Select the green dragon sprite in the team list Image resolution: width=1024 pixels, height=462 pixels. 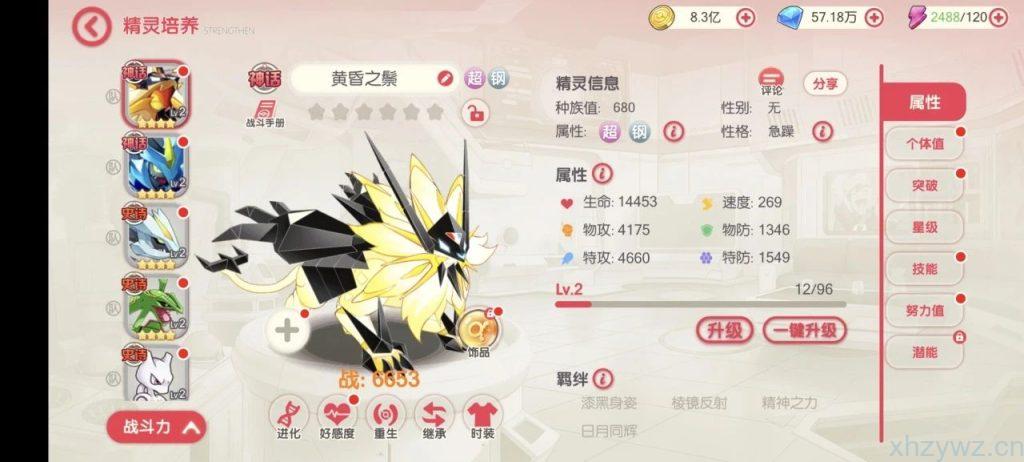(155, 307)
